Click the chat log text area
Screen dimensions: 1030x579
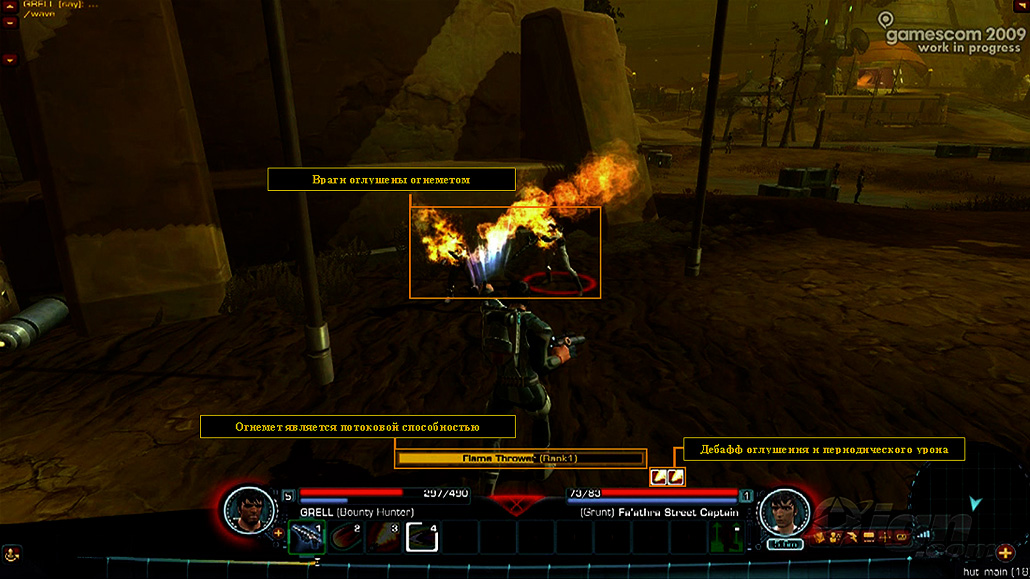[60, 10]
